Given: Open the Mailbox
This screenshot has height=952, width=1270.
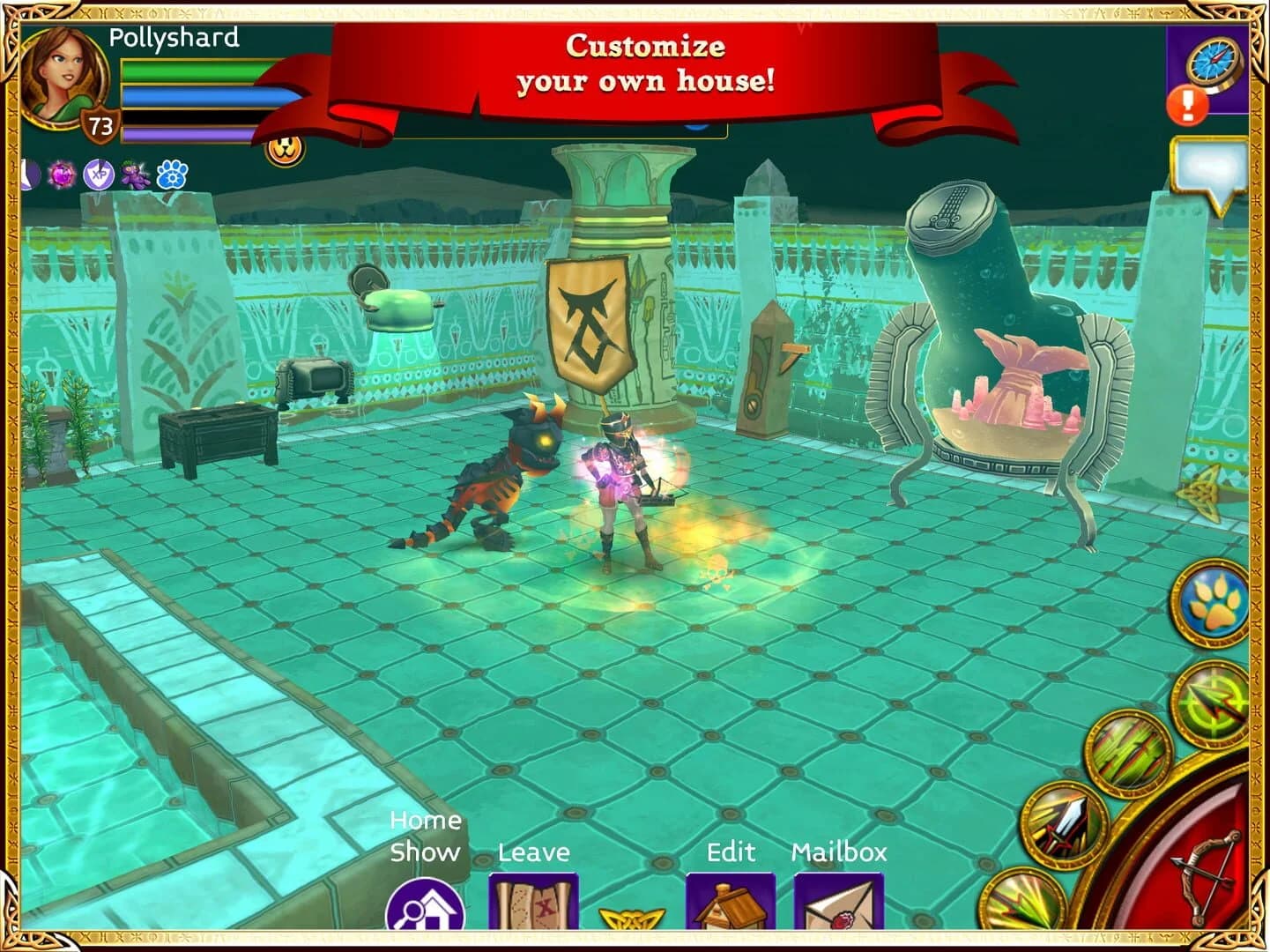Looking at the screenshot, I should click(x=836, y=910).
